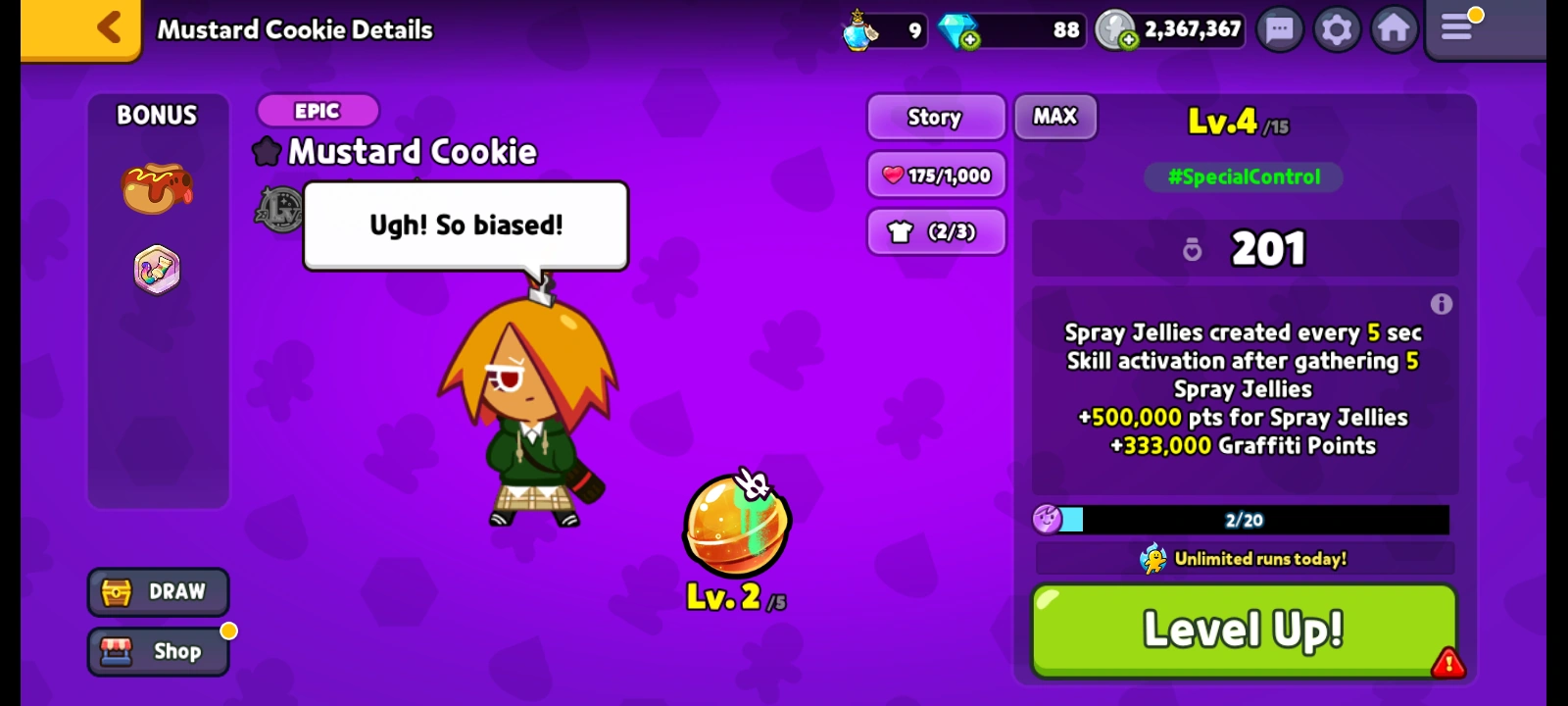
Task: Open the hot dog bonus pet icon
Action: [x=157, y=186]
